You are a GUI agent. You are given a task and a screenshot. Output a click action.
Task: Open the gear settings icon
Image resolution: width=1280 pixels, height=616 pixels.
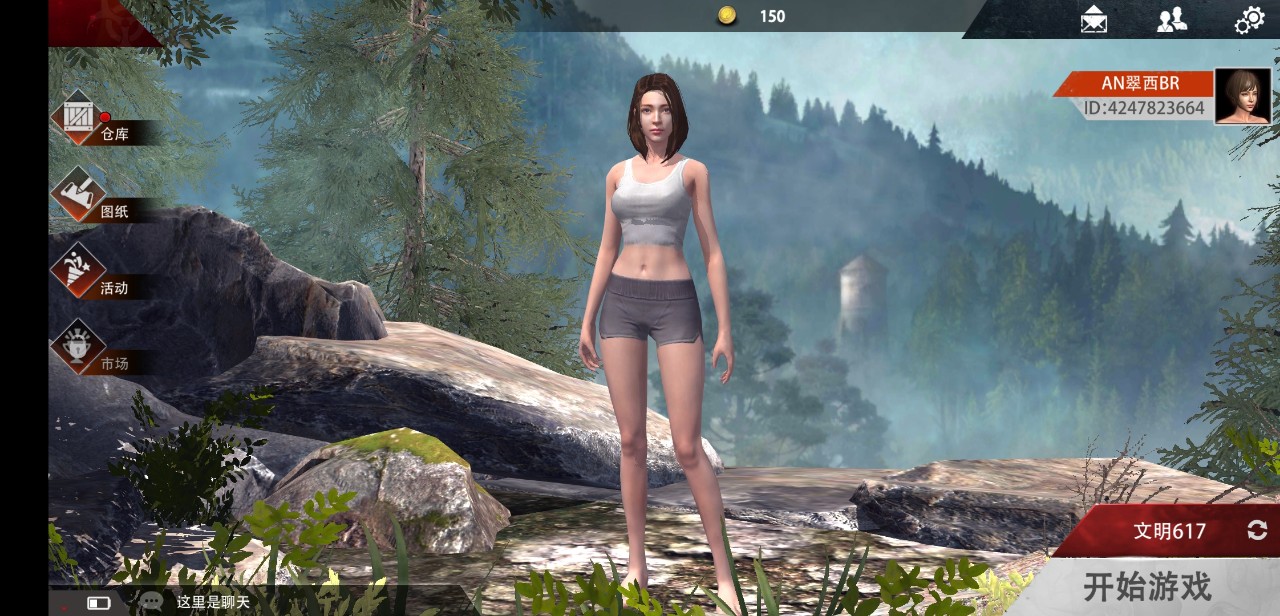[1249, 20]
